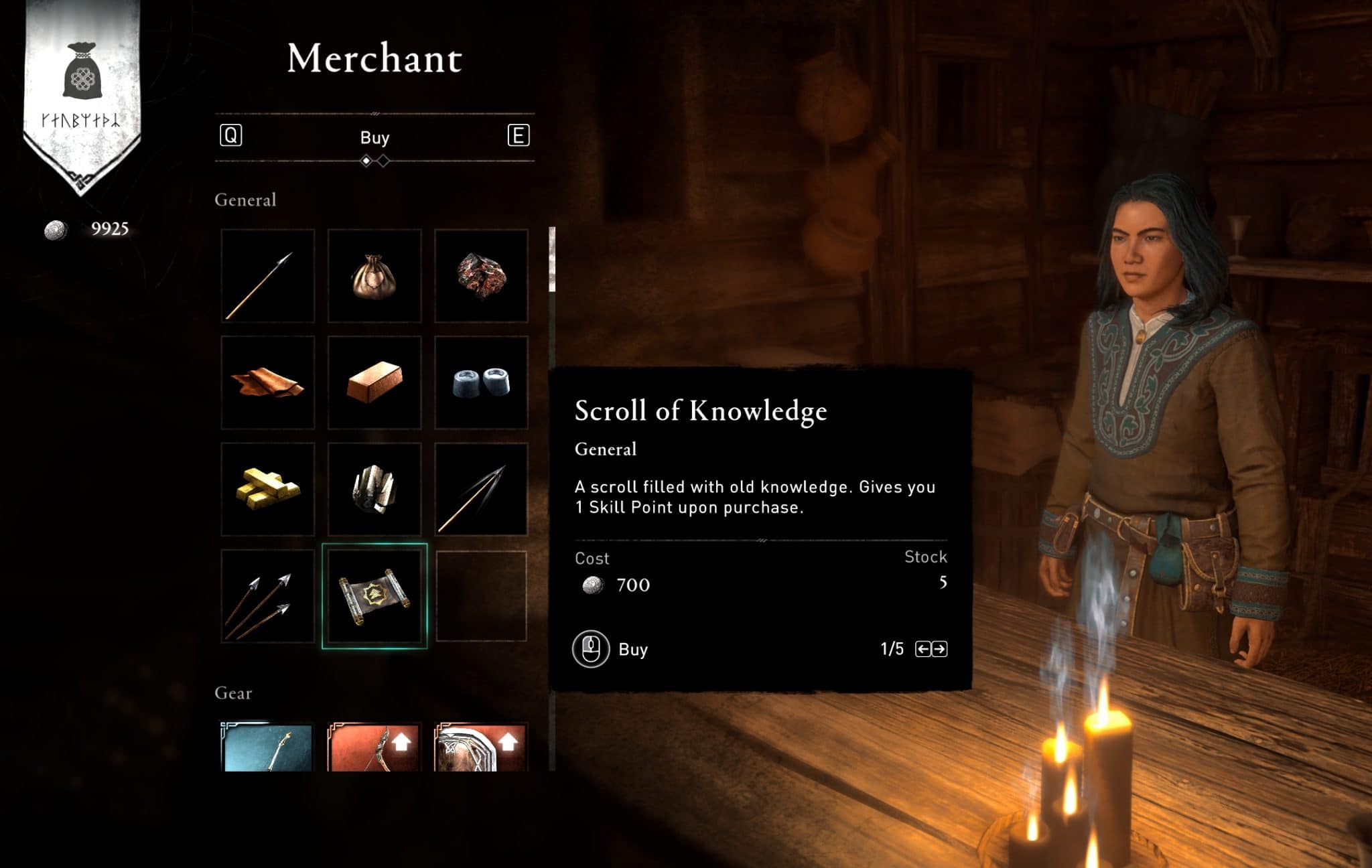Select the dark-tipped arrow slot

481,489
